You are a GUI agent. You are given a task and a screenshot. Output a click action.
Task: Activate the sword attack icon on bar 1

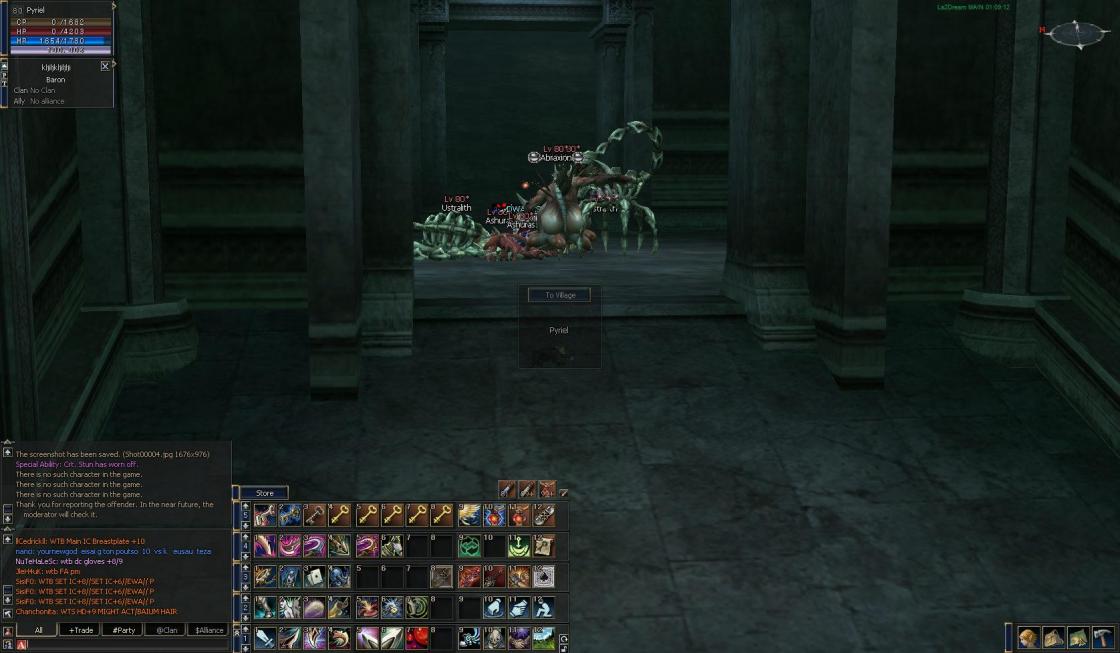[265, 638]
